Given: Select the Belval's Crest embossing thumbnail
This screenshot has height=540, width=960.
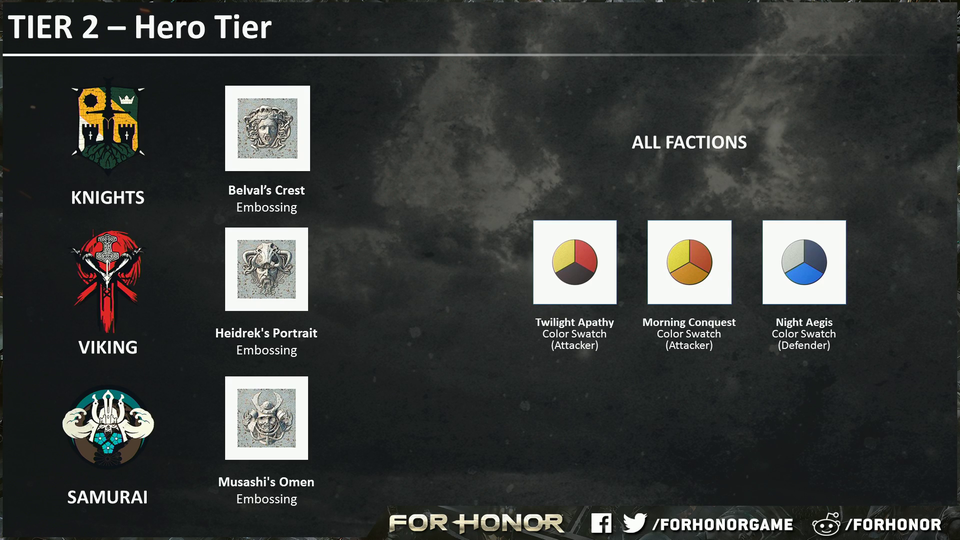Looking at the screenshot, I should click(x=267, y=128).
